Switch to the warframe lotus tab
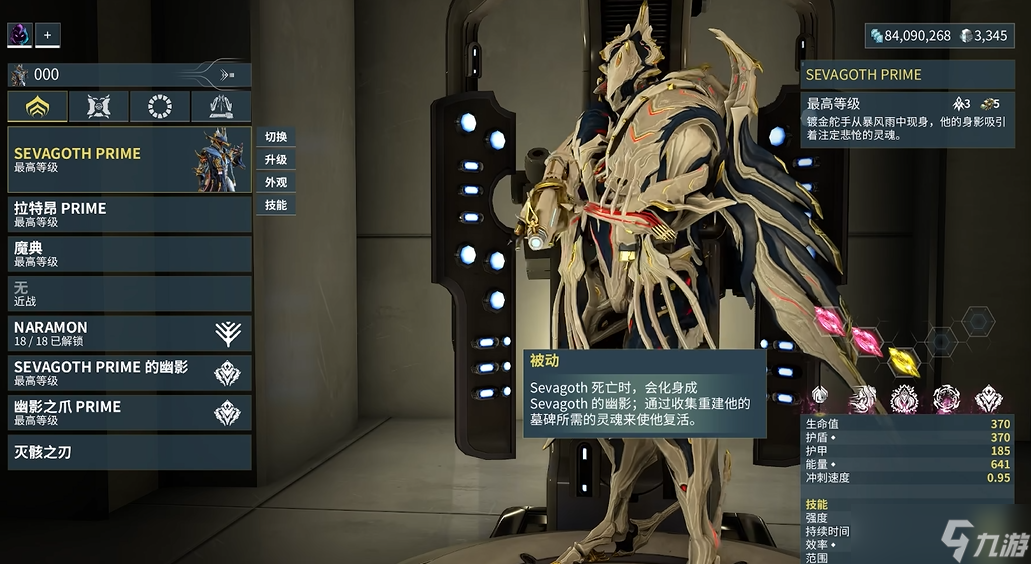This screenshot has height=564, width=1031. (x=38, y=107)
